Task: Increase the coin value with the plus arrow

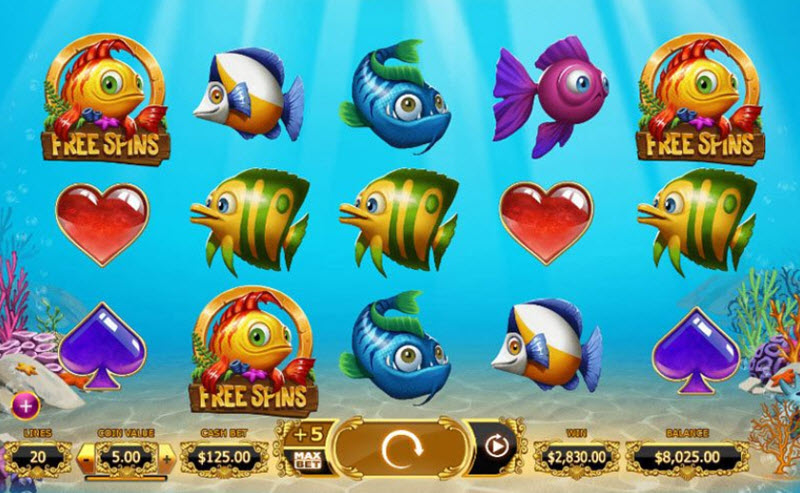Action: 166,459
